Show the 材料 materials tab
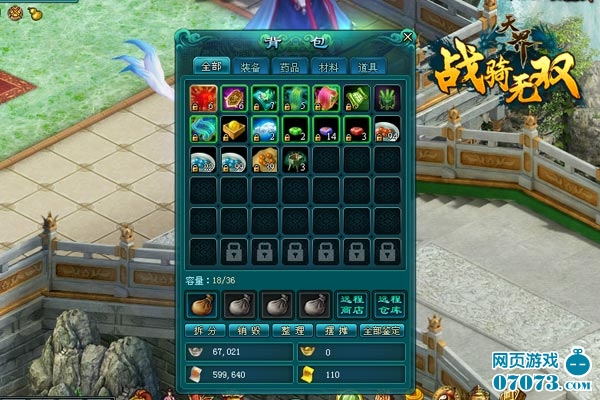The image size is (600, 400). [328, 67]
